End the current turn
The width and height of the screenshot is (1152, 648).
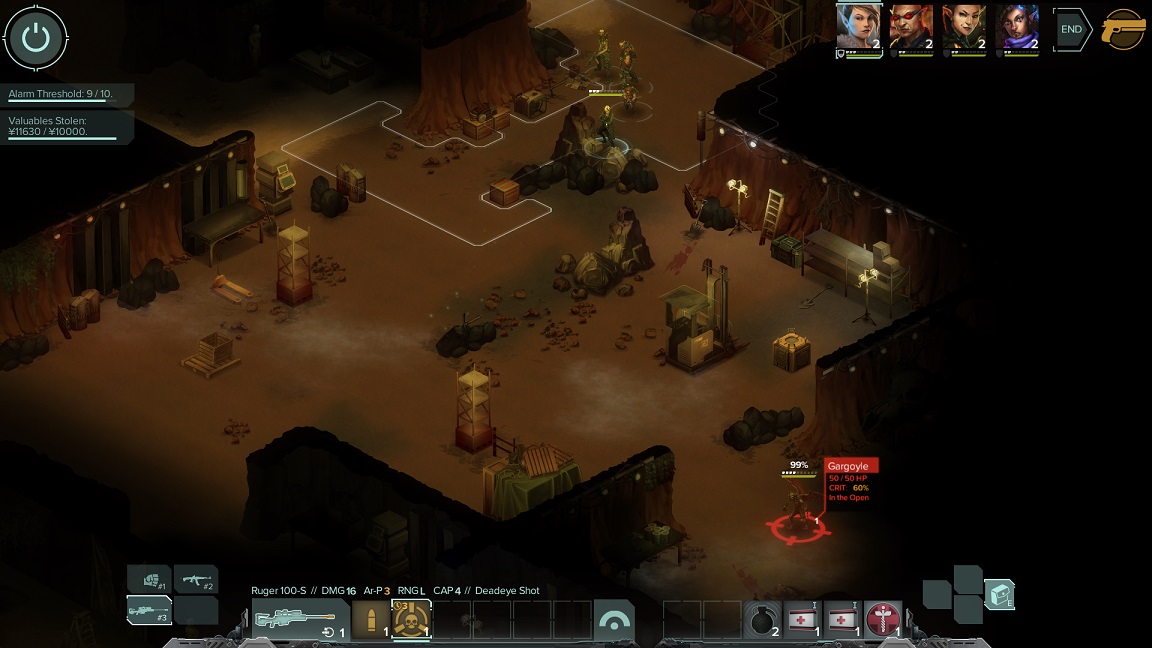tap(1071, 30)
